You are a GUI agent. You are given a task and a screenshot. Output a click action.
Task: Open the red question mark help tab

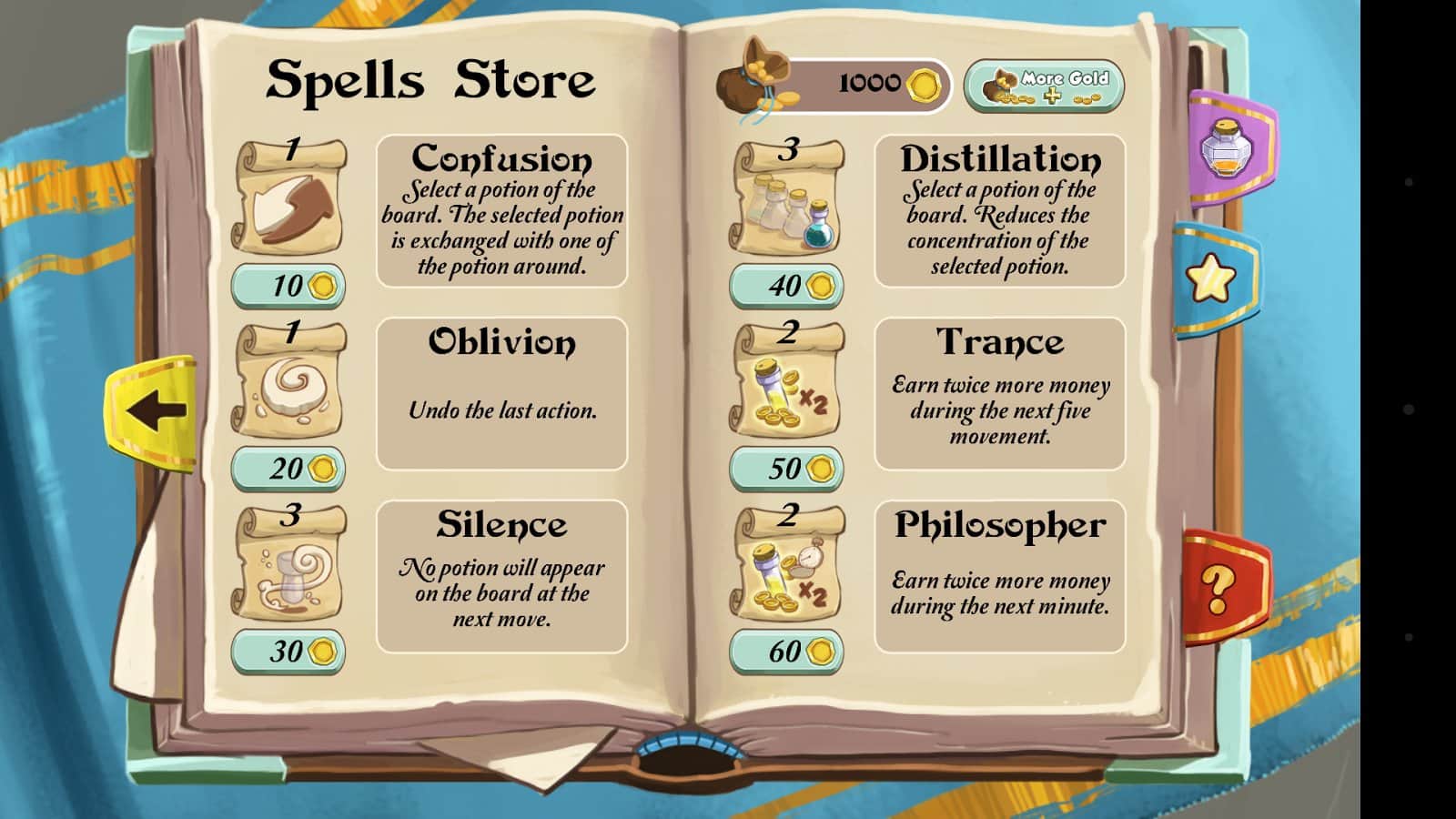[1222, 587]
